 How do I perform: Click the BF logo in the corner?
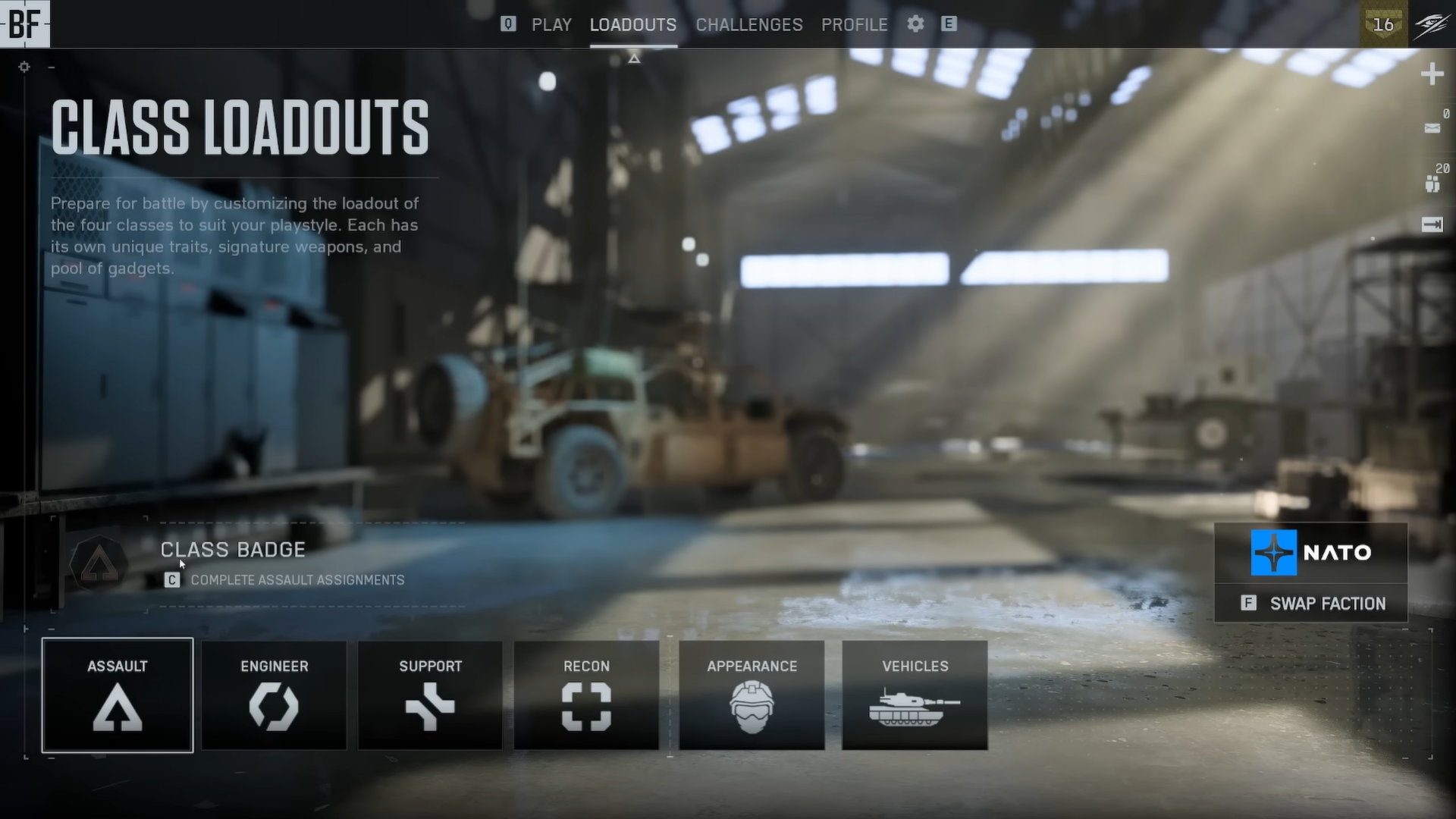pos(24,24)
